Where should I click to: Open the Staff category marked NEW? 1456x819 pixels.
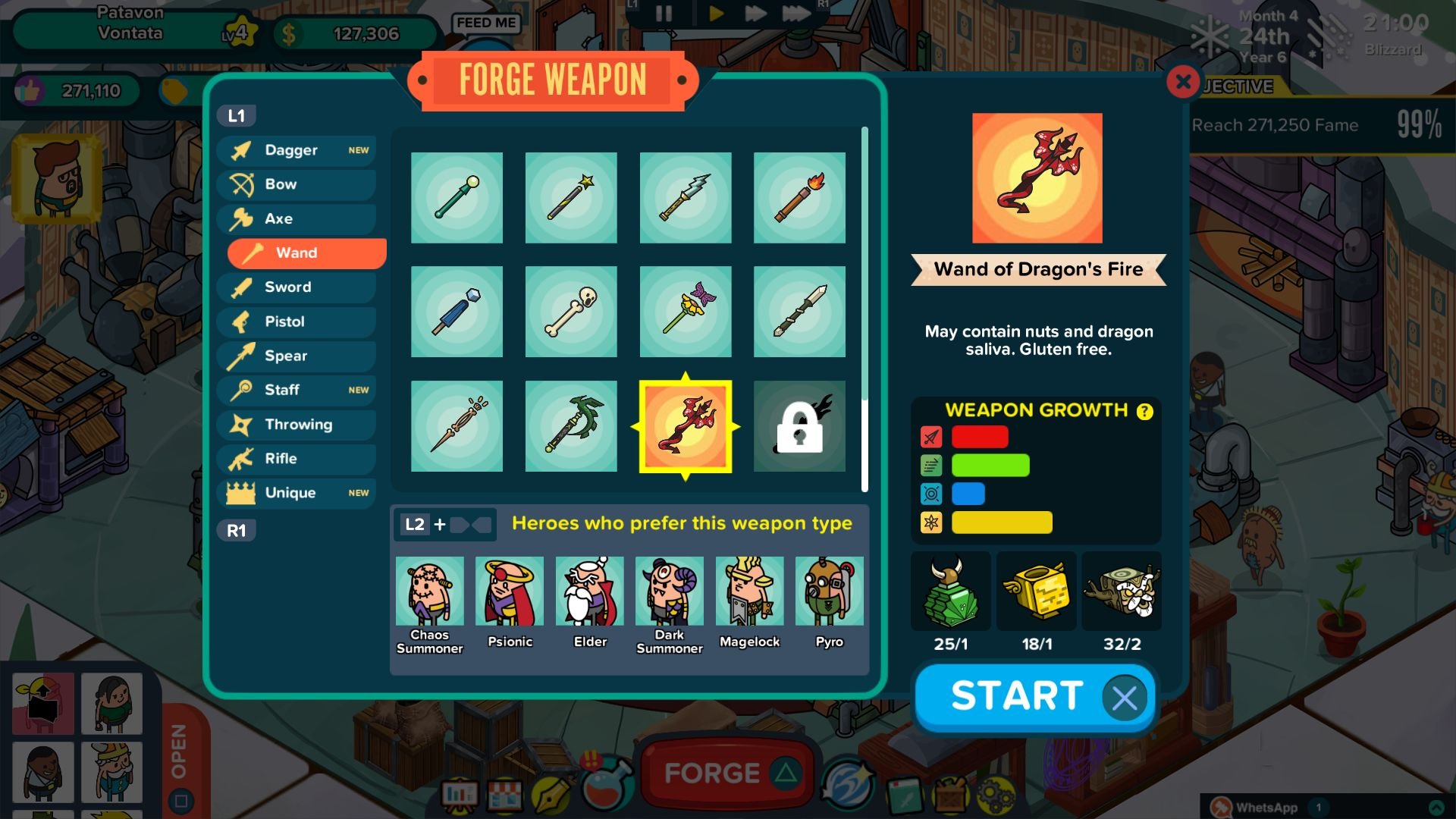[x=296, y=390]
